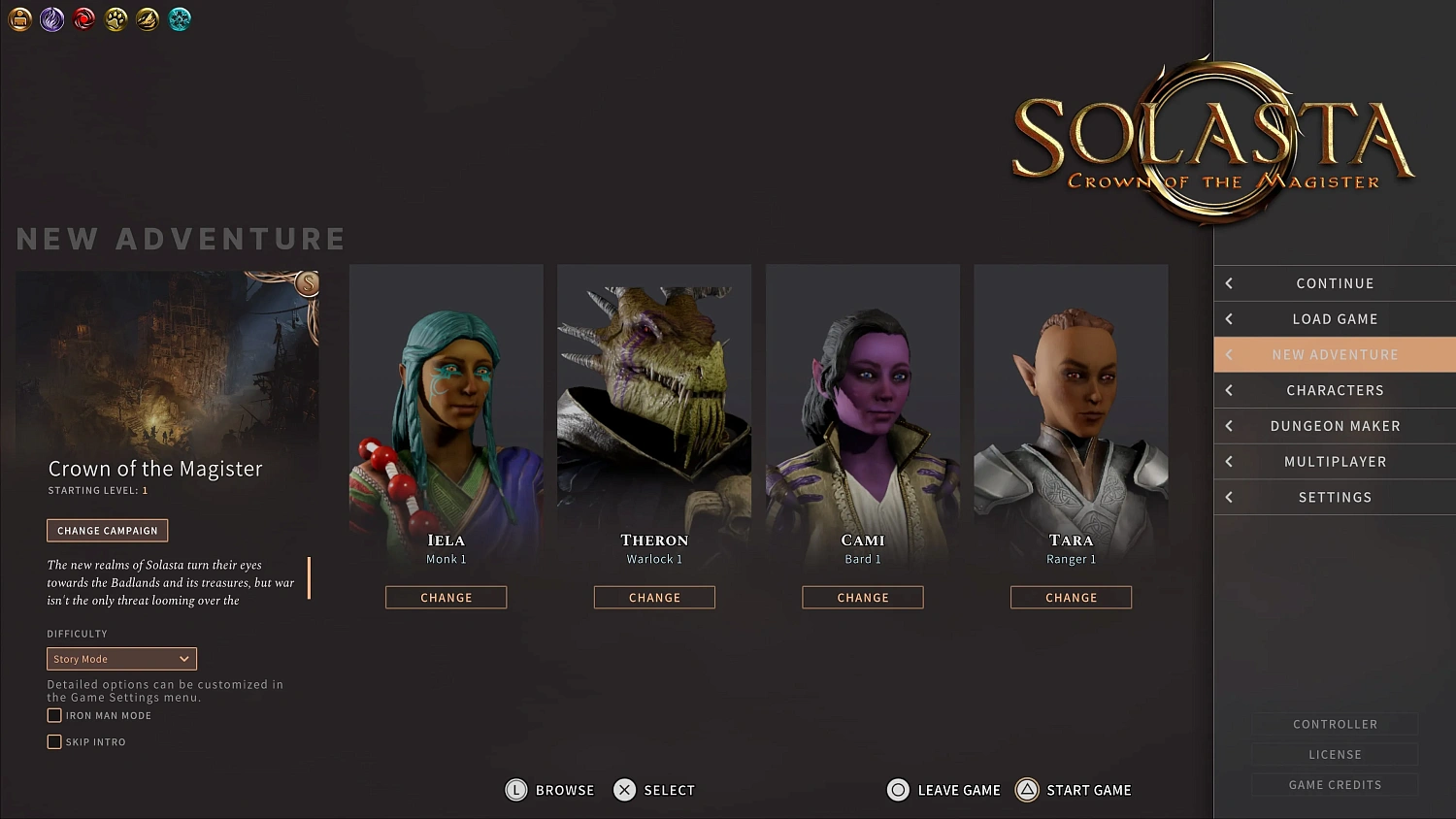This screenshot has height=819, width=1456.
Task: Click the orange character DLC icon
Action: [19, 19]
